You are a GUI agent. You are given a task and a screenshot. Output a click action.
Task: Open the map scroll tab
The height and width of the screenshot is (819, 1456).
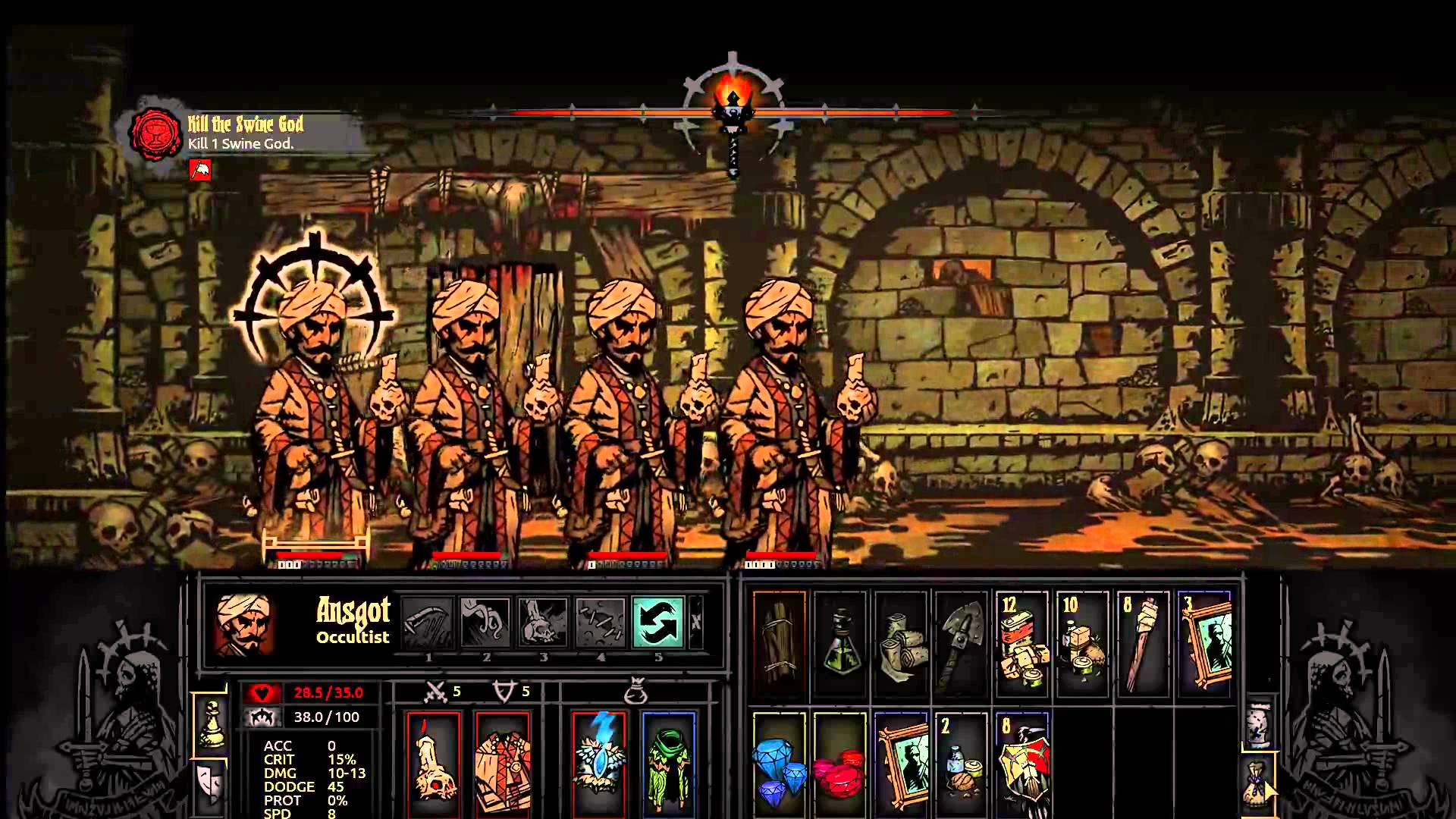tap(1259, 723)
